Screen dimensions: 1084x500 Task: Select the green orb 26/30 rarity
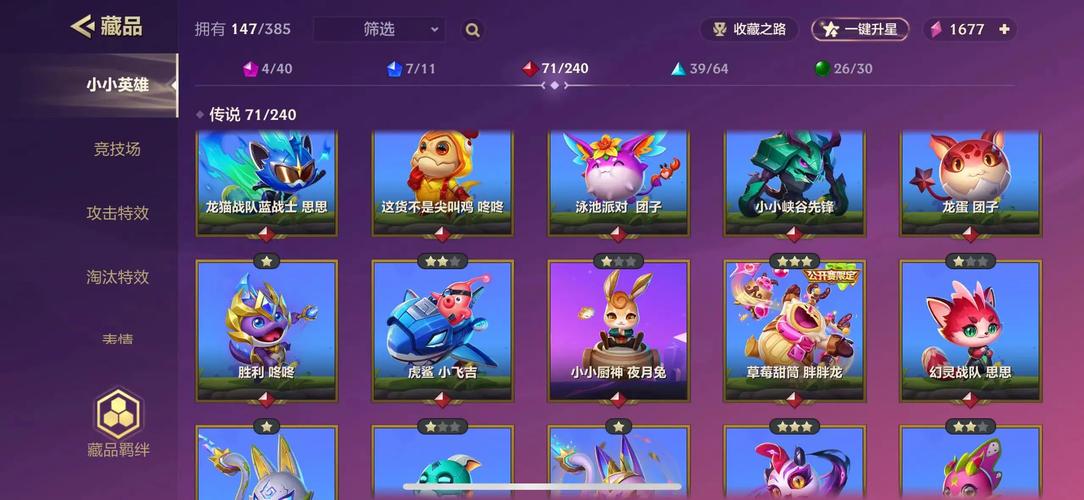pyautogui.click(x=843, y=69)
